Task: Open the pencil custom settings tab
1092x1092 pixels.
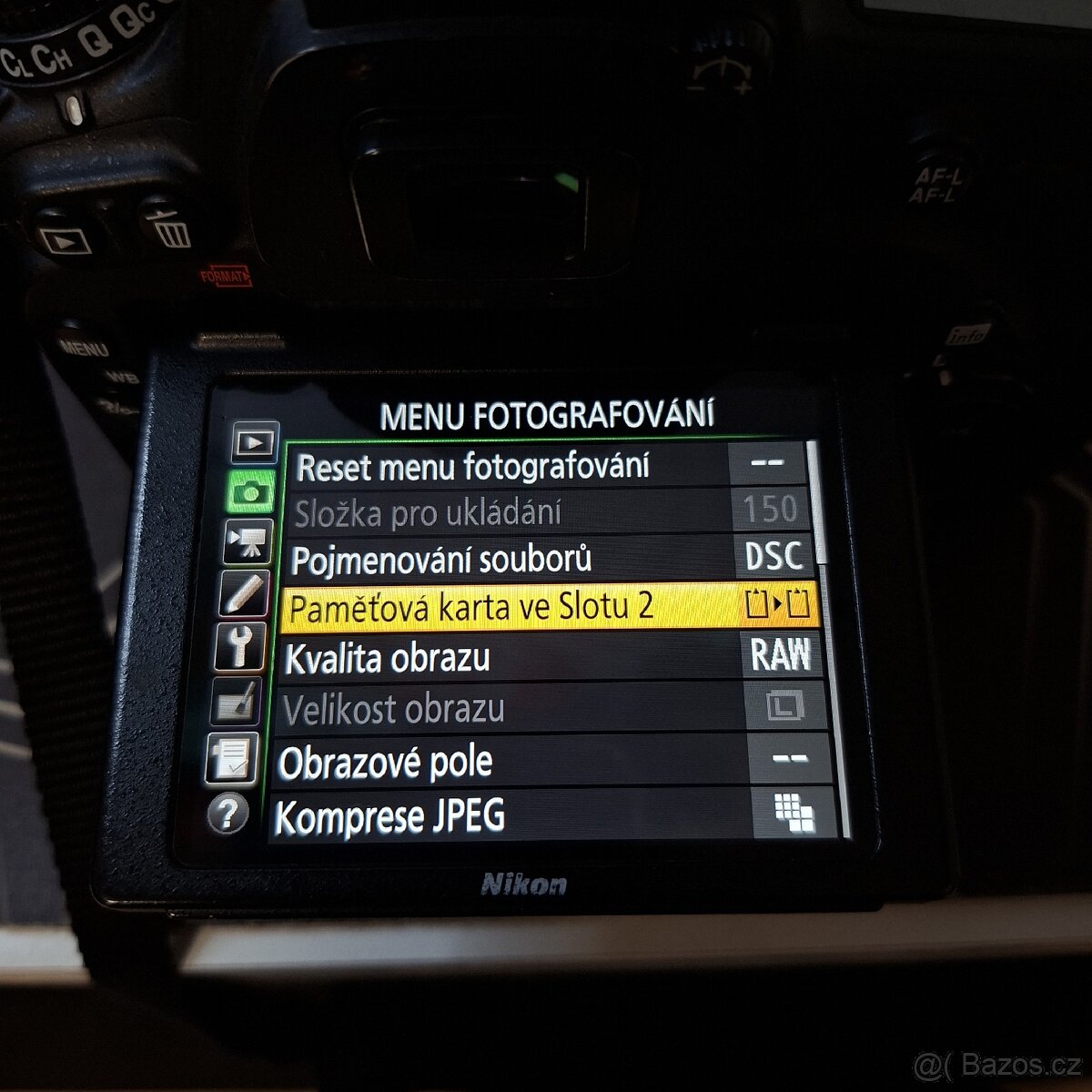Action: [x=244, y=594]
